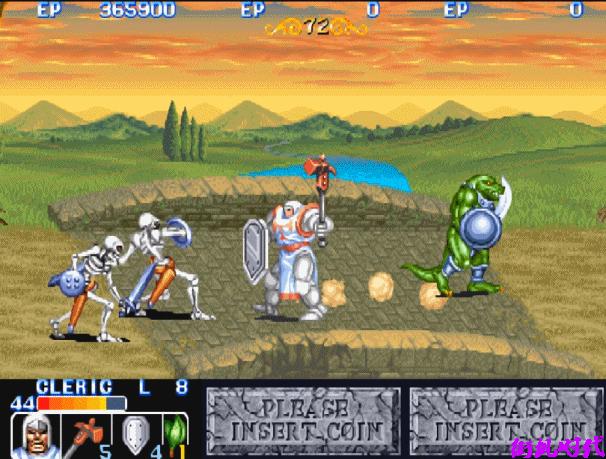Select the mace weapon level icon
This screenshot has width=606, height=459.
tap(86, 435)
